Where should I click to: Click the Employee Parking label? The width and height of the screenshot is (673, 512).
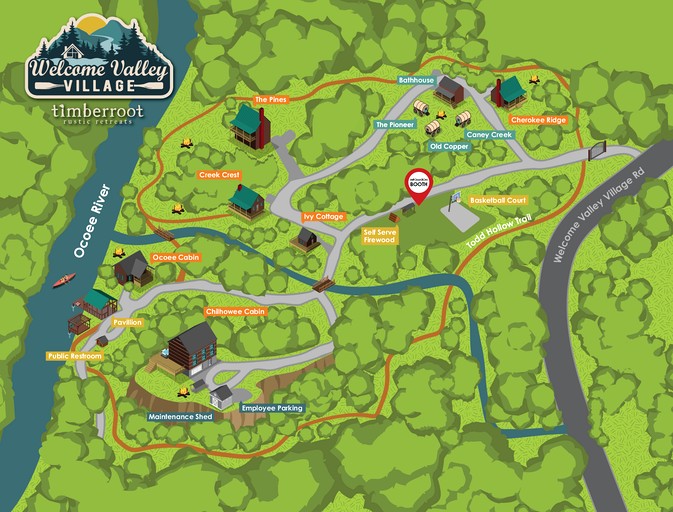coord(271,408)
